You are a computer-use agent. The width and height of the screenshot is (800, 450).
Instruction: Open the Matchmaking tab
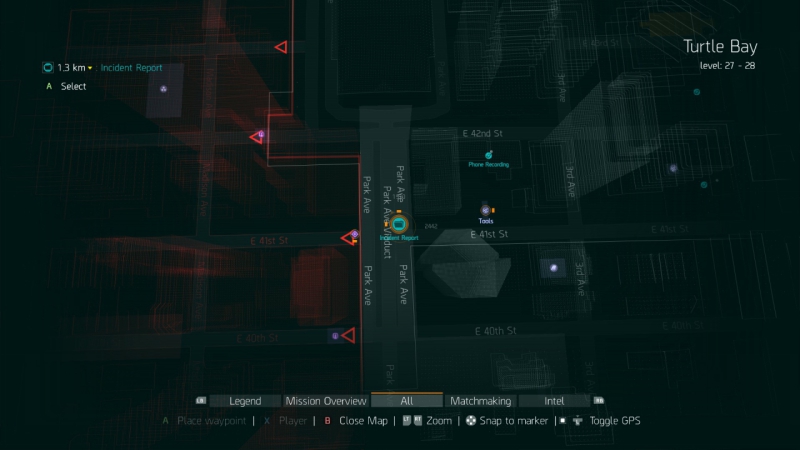(481, 401)
